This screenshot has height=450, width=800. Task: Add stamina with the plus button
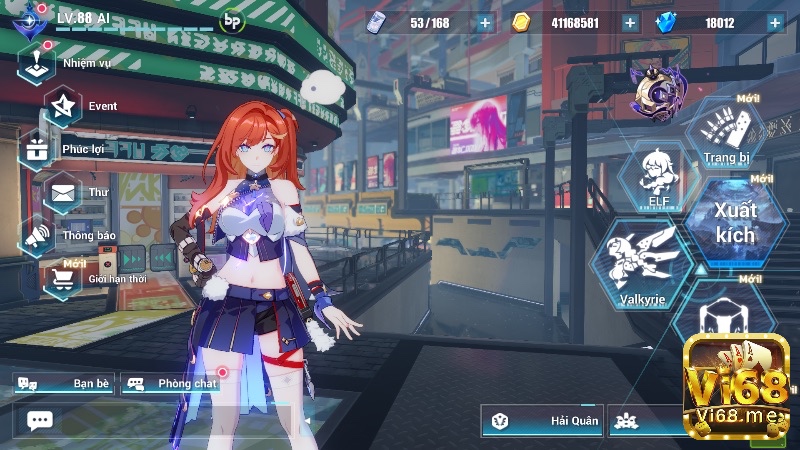coord(485,23)
